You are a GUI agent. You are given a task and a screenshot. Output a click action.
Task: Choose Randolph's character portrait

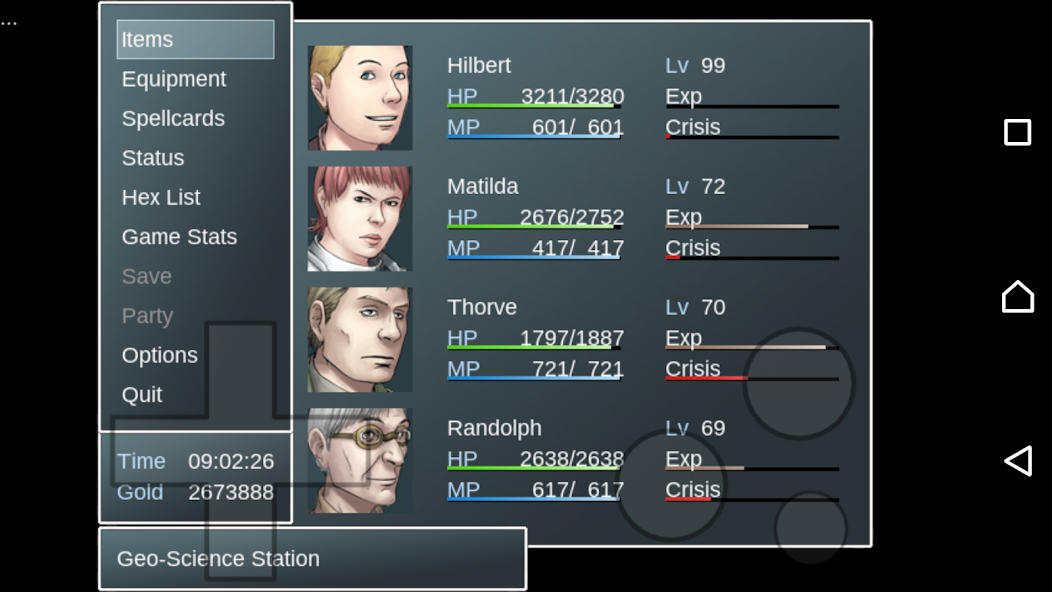click(x=360, y=461)
